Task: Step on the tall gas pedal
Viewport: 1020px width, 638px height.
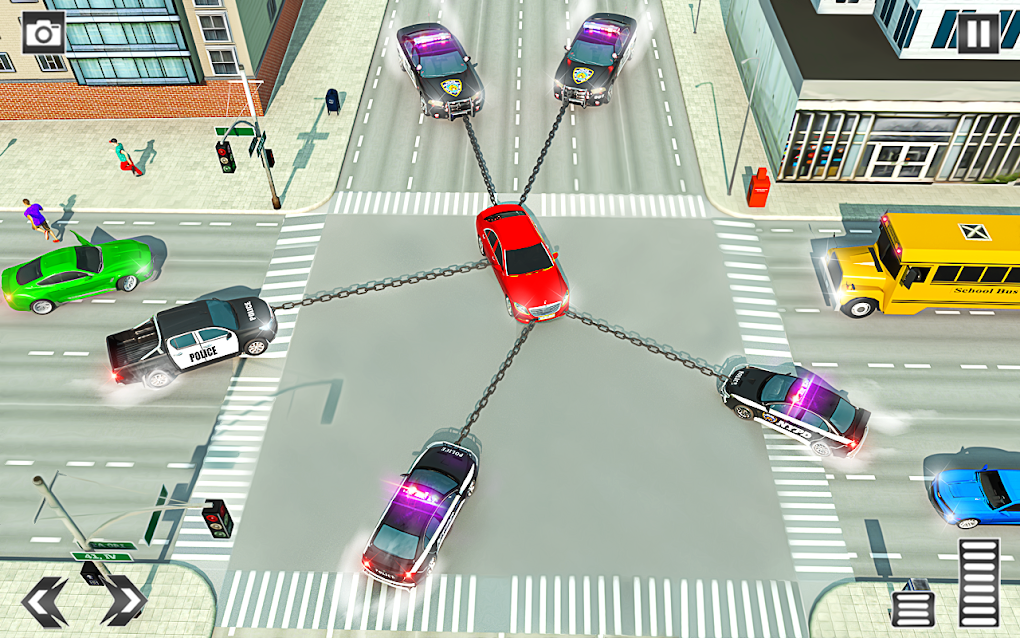Action: point(978,583)
